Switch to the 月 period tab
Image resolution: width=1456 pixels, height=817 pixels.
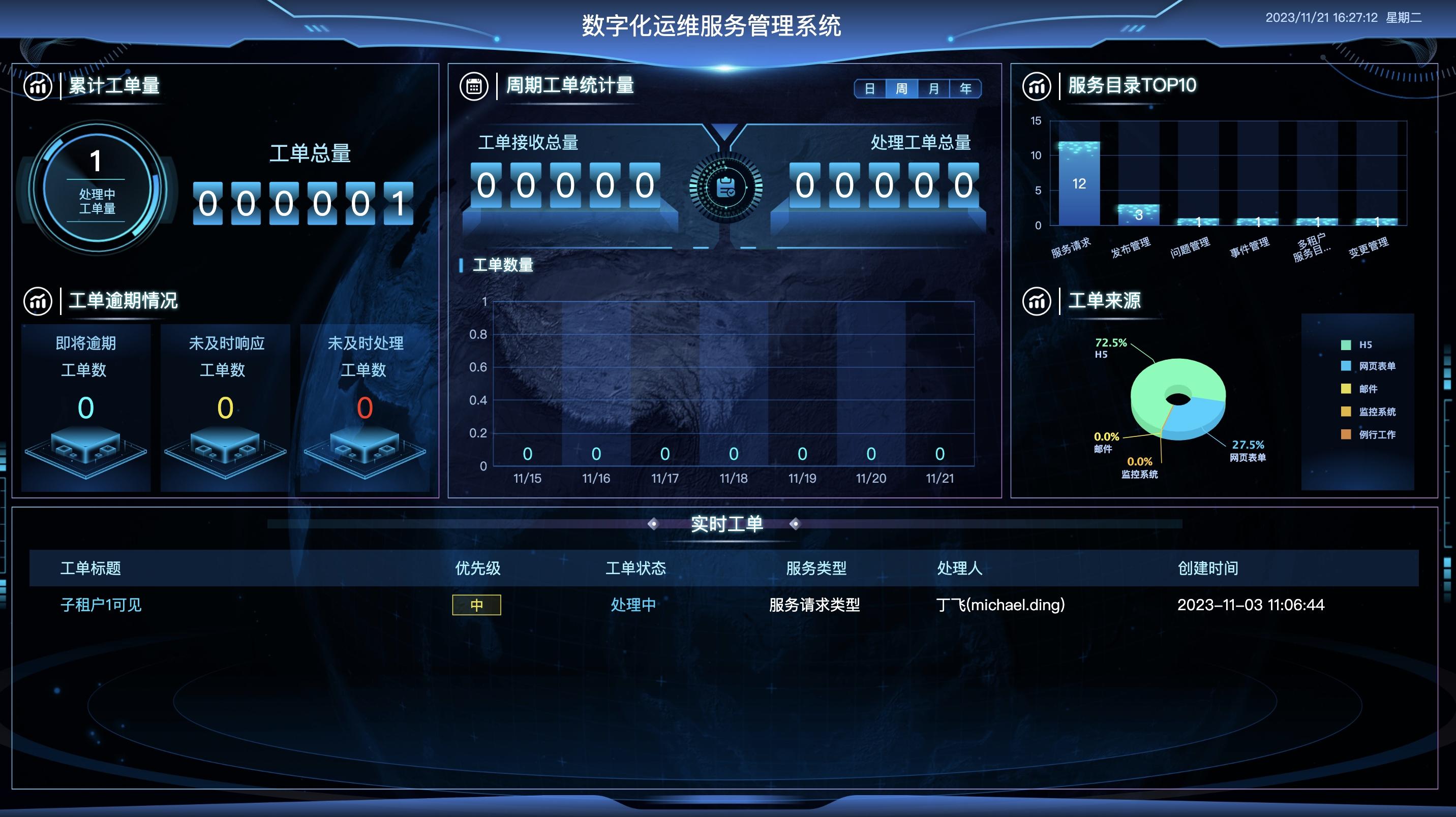933,88
